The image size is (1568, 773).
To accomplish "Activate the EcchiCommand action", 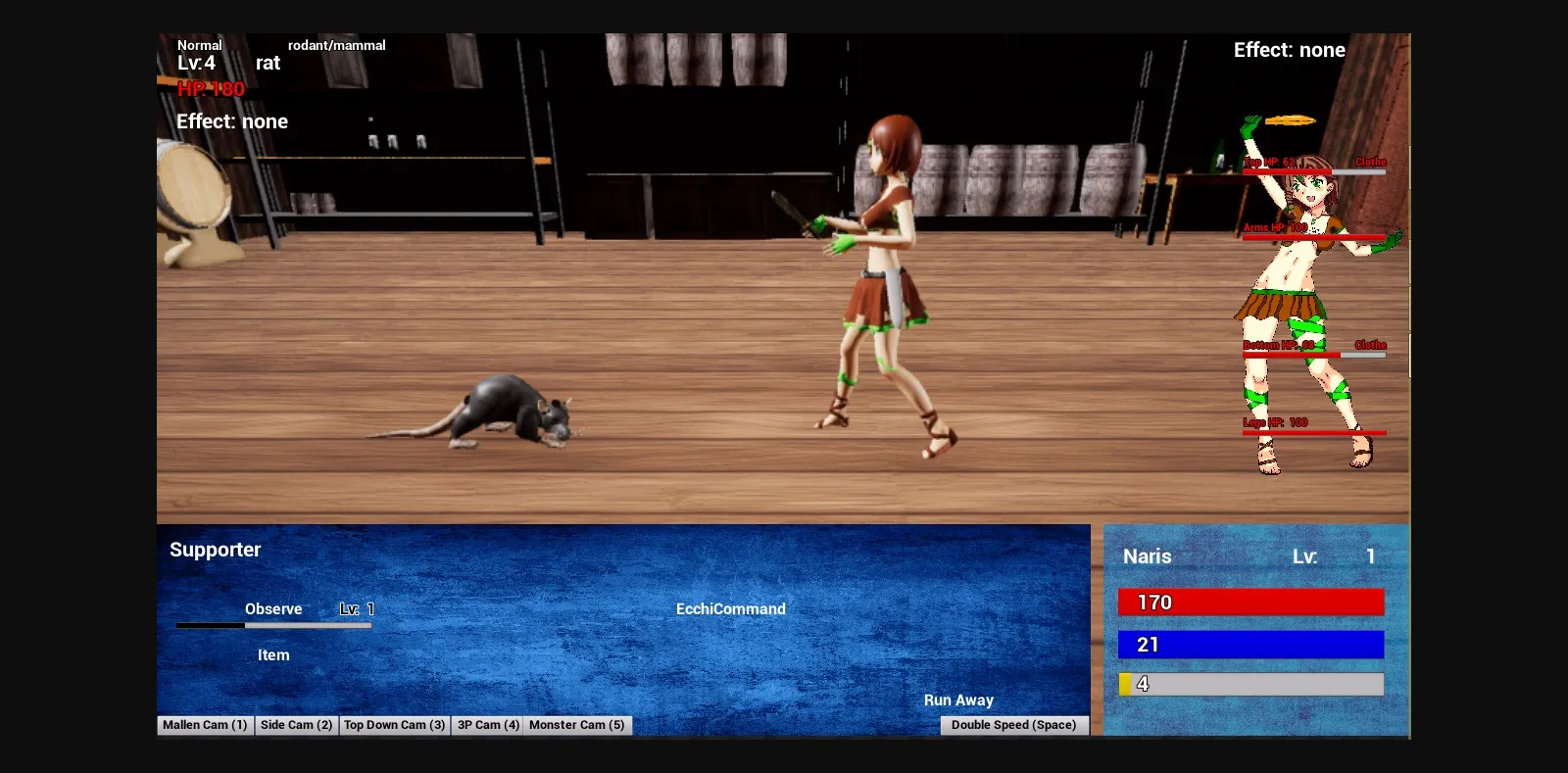I will 730,608.
